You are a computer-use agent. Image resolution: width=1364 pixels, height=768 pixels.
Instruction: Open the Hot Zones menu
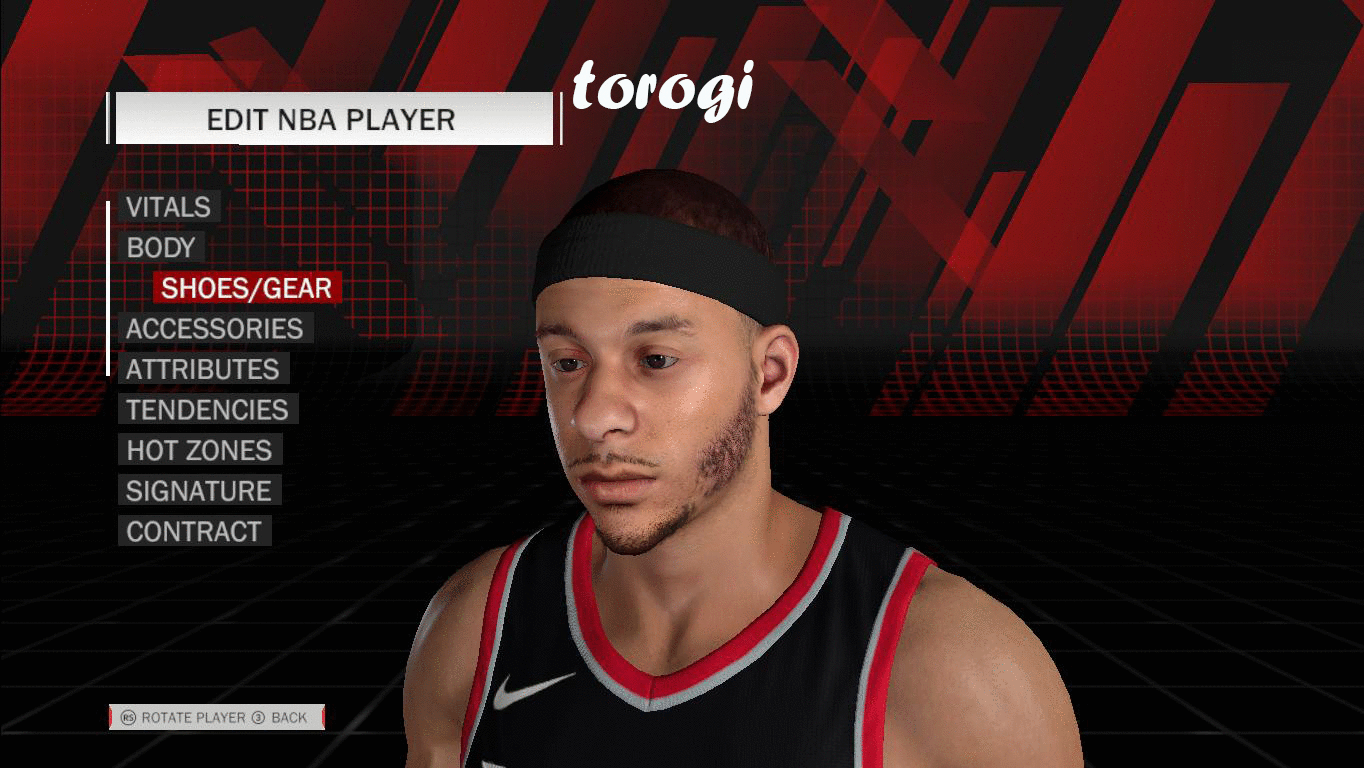click(x=199, y=451)
